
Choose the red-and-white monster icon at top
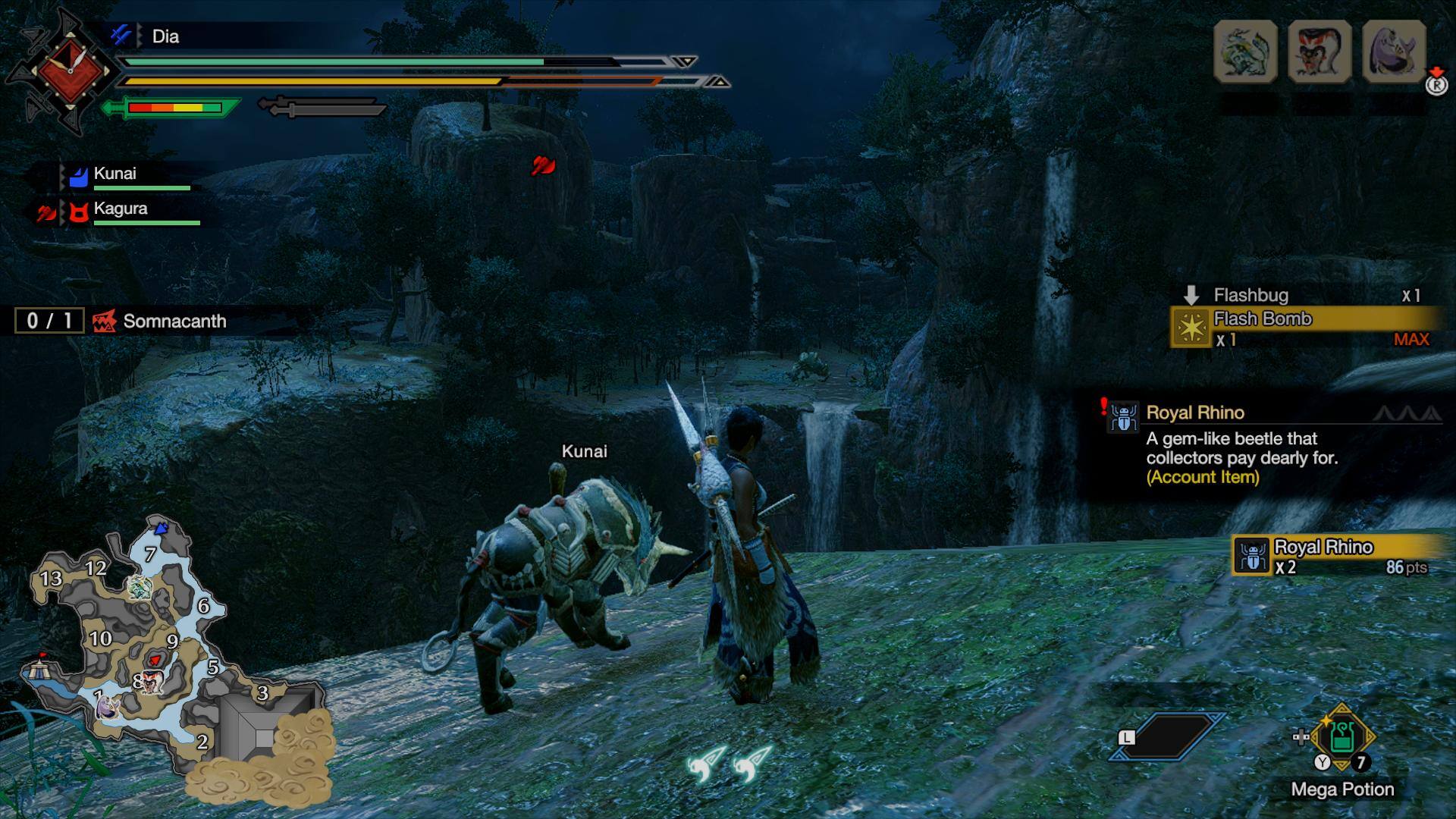(1319, 51)
